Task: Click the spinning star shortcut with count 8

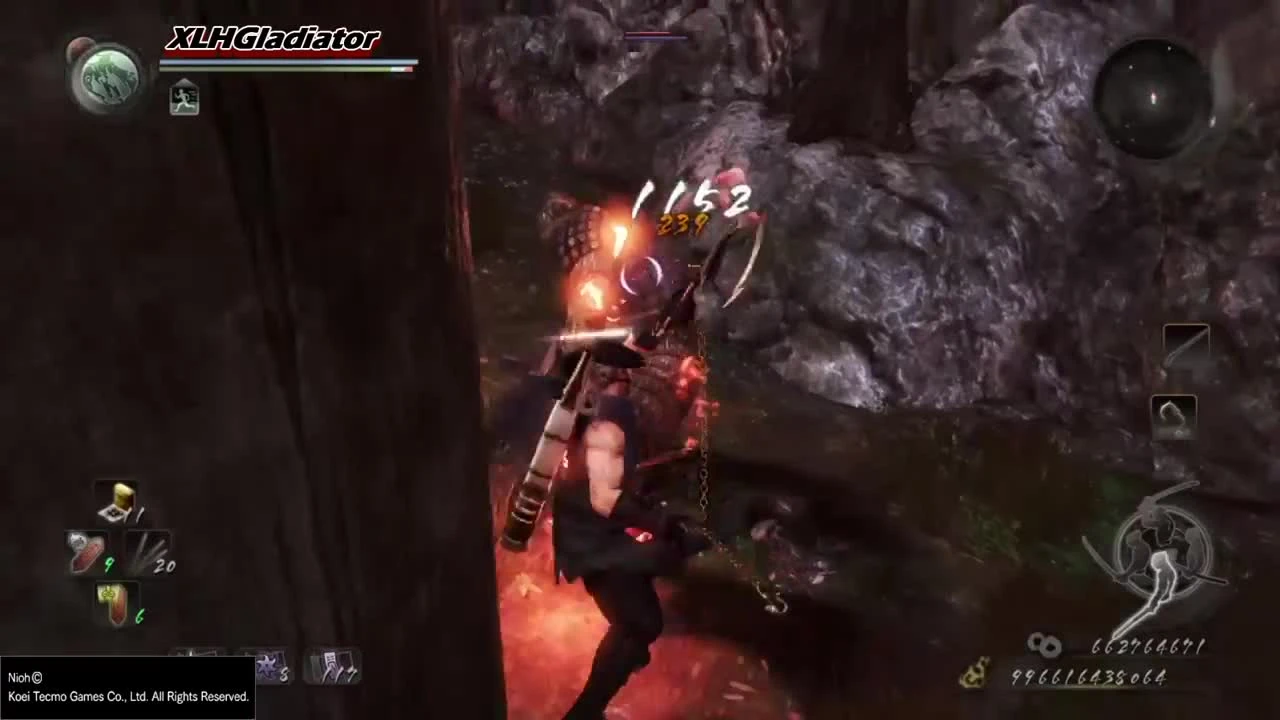Action: (270, 665)
